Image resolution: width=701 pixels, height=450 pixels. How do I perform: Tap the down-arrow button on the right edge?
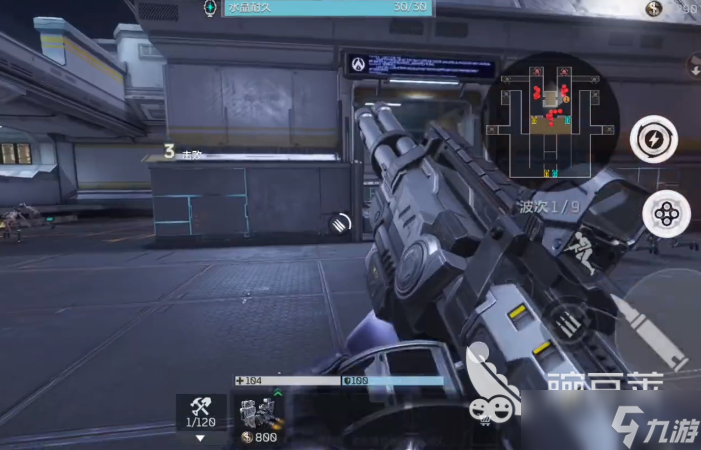(694, 67)
